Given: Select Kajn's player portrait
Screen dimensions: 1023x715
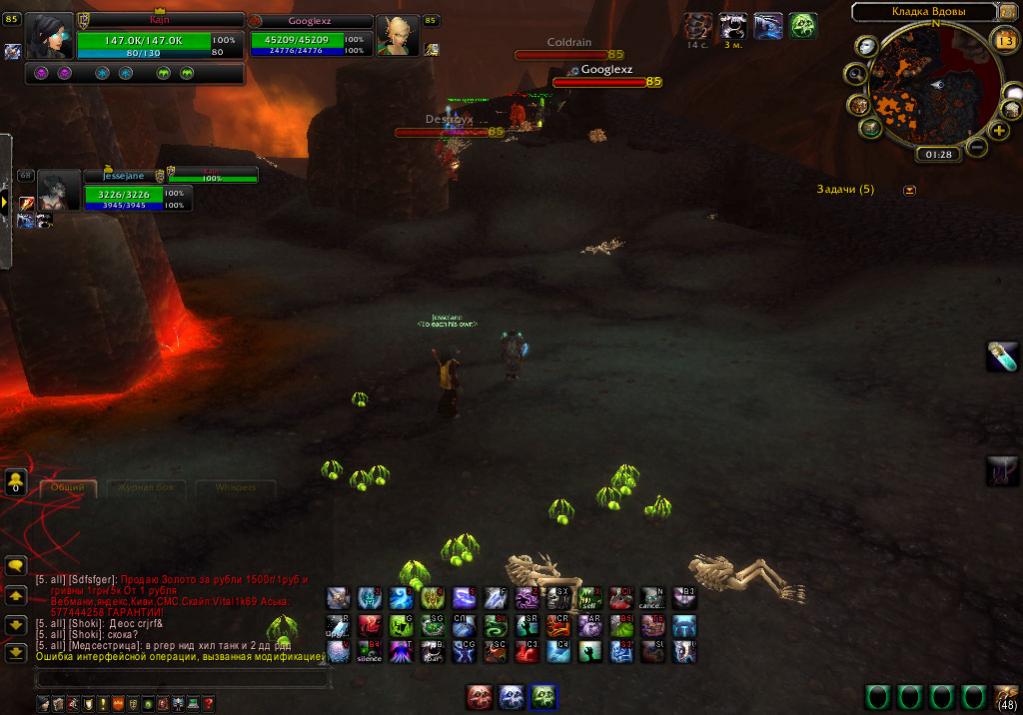Looking at the screenshot, I should 50,37.
